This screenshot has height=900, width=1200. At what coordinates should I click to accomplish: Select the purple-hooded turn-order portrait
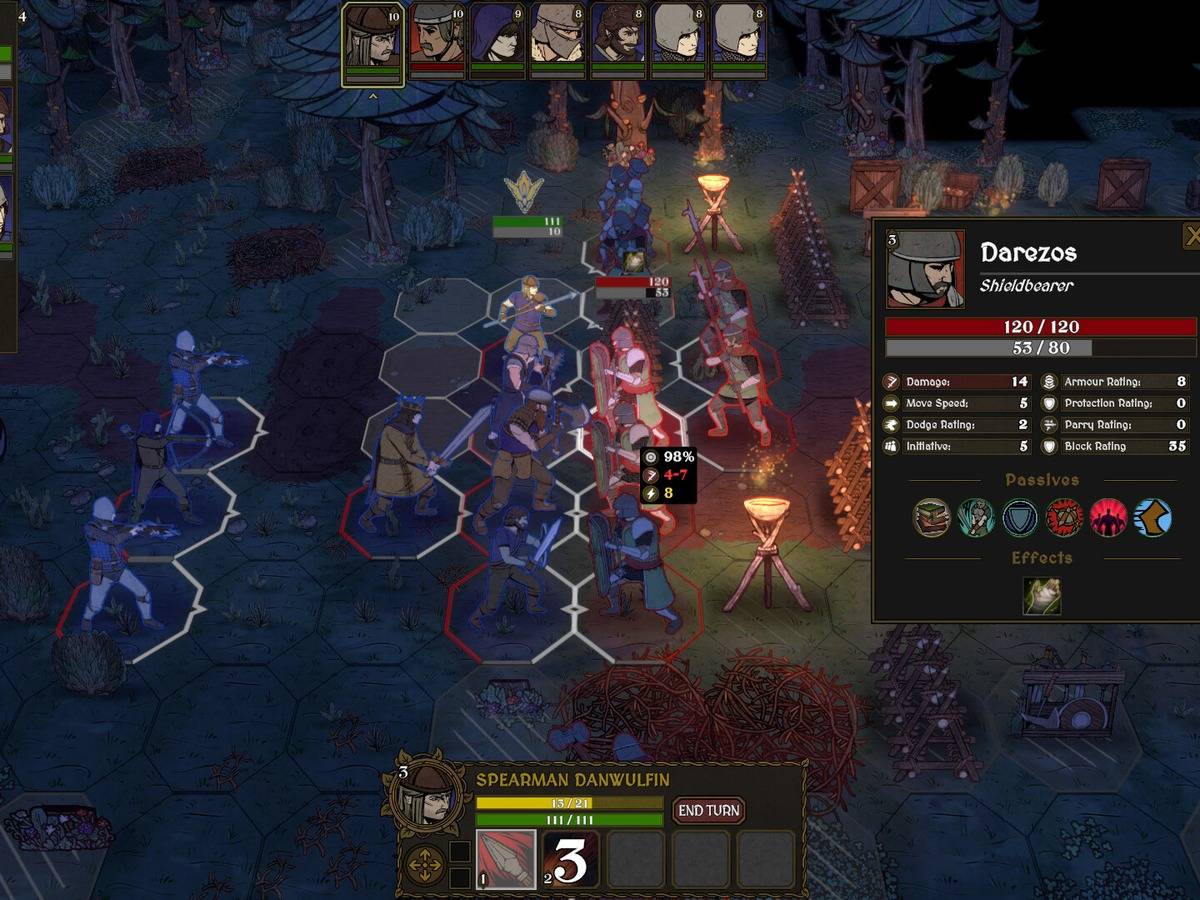[497, 39]
